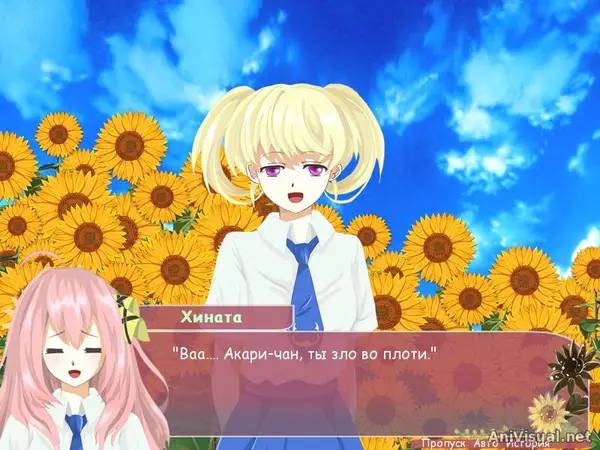Enable Авто (Auto) text advance
Viewport: 600px width, 450px height.
tap(487, 441)
